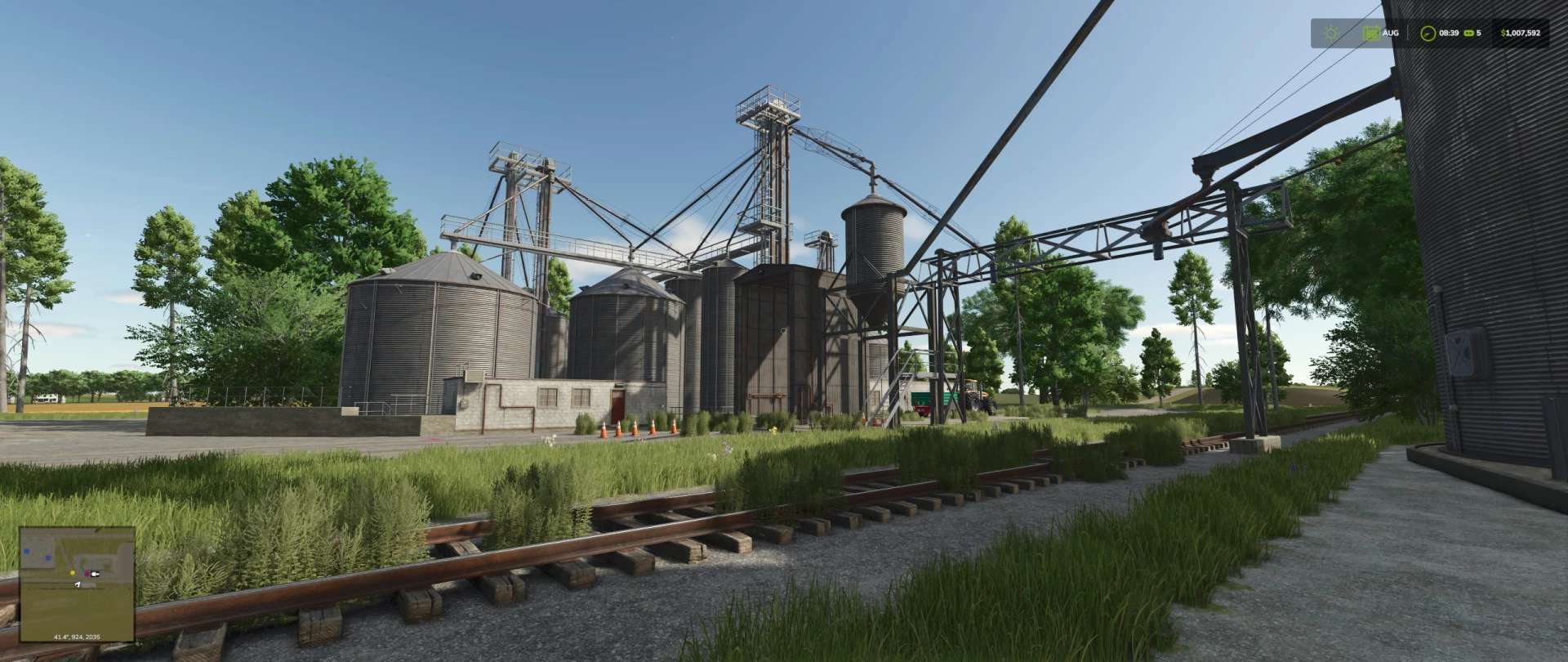Click the weather sun icon in the HUD
The width and height of the screenshot is (1568, 662).
tap(1330, 33)
